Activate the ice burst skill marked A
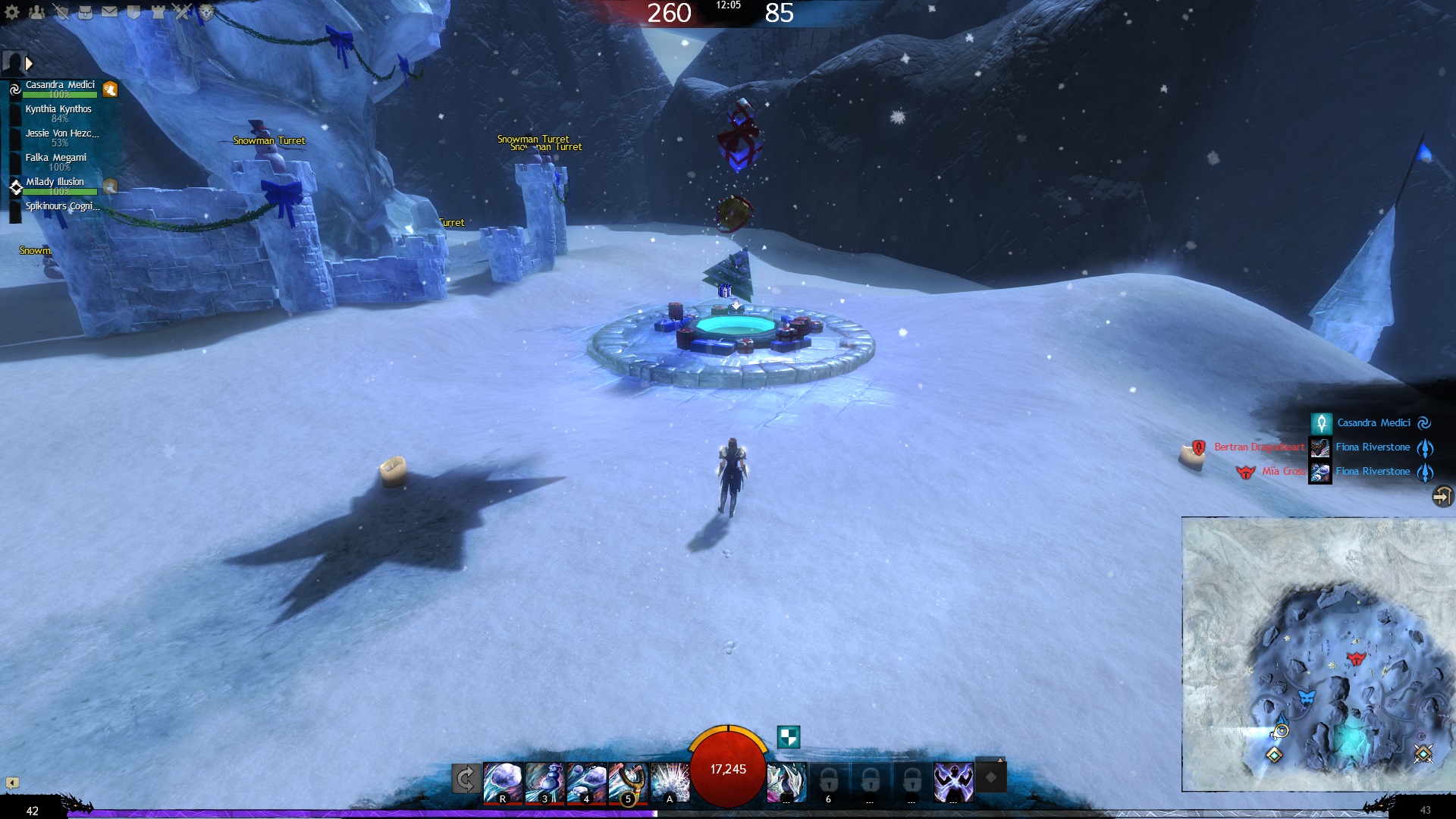Viewport: 1456px width, 819px height. point(670,782)
